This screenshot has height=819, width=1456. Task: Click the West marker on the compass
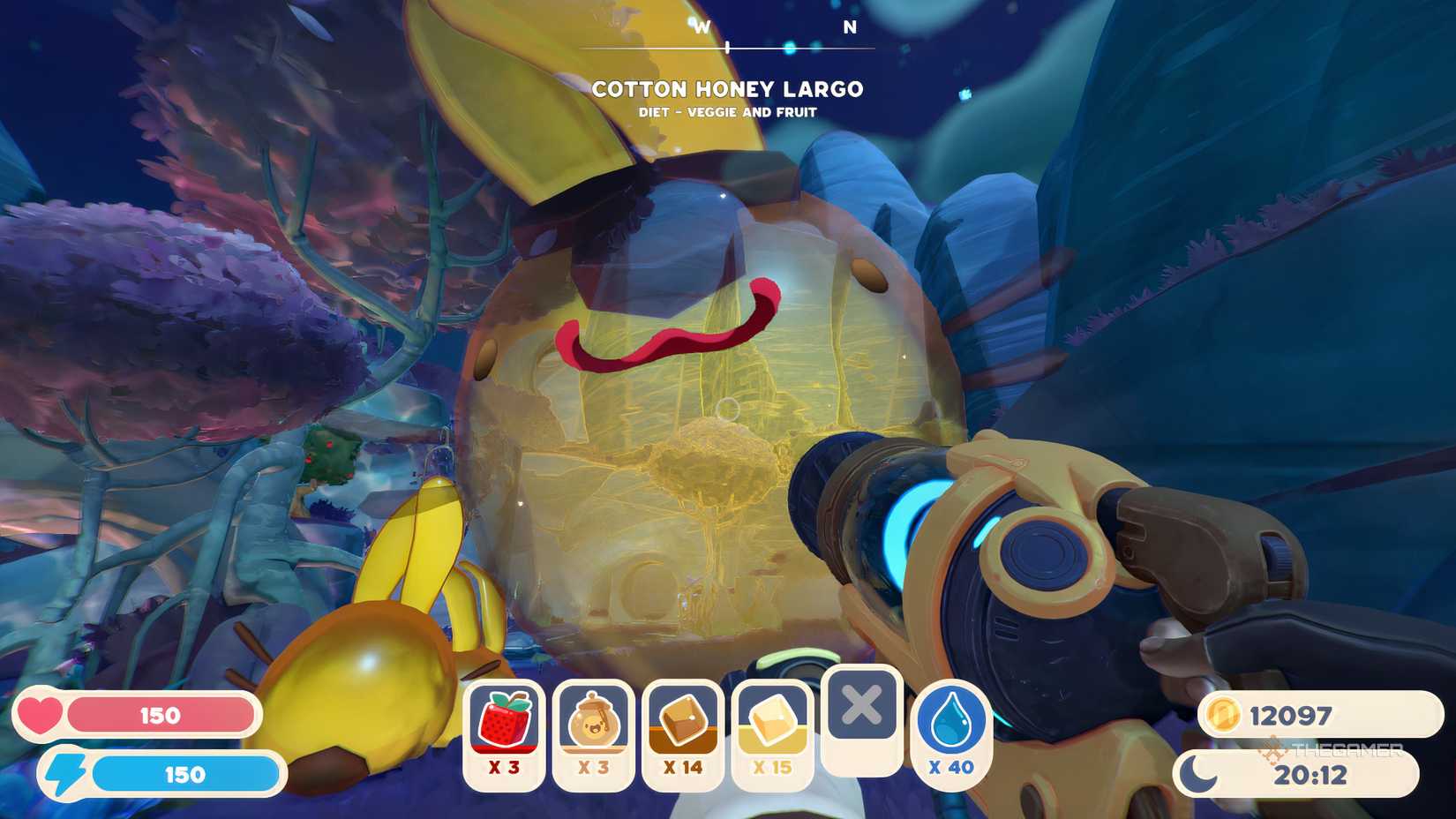(702, 27)
